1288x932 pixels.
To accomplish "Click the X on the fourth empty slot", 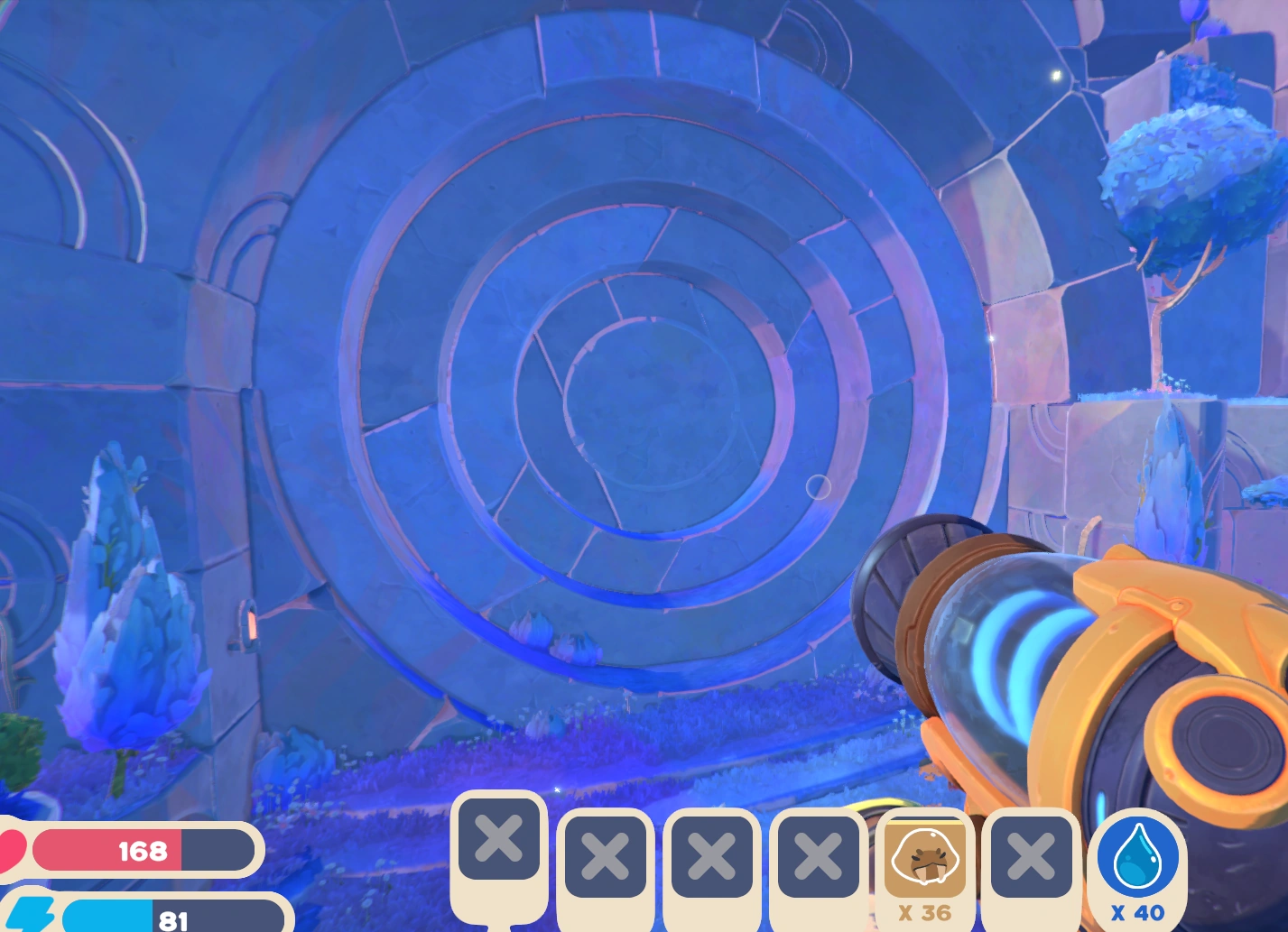I will click(x=817, y=857).
